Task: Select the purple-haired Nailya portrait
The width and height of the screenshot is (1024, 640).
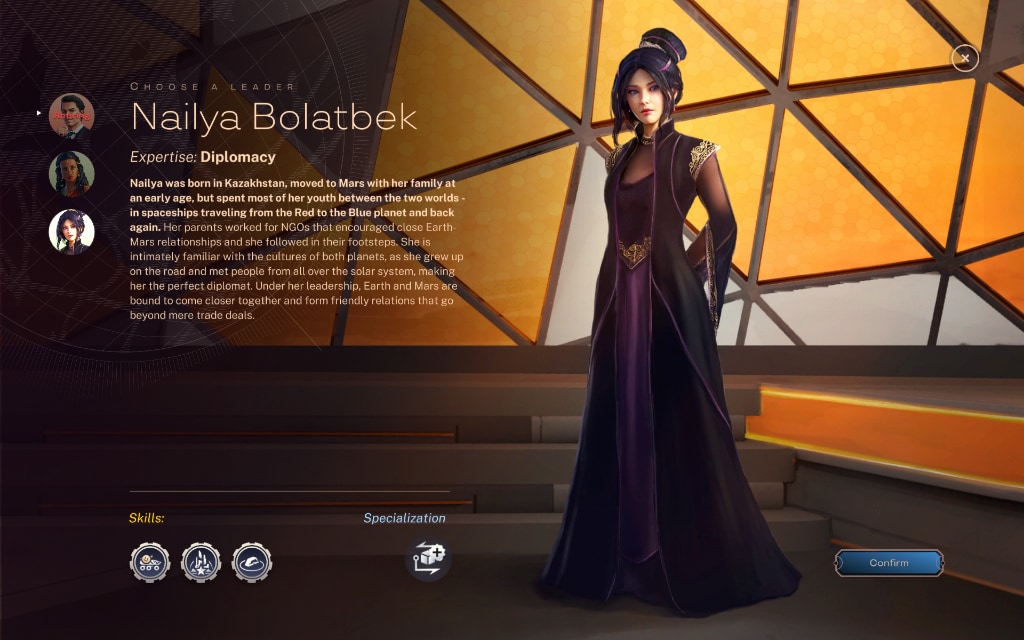Action: 72,231
